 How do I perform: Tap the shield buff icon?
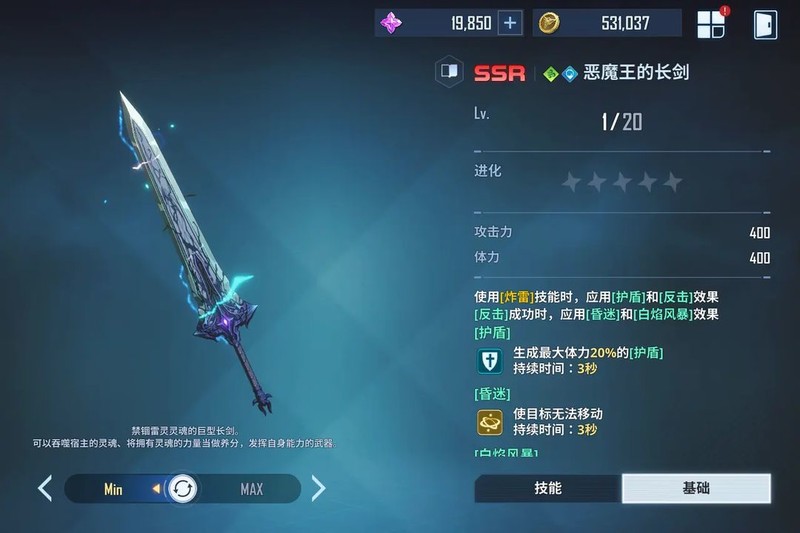[490, 361]
